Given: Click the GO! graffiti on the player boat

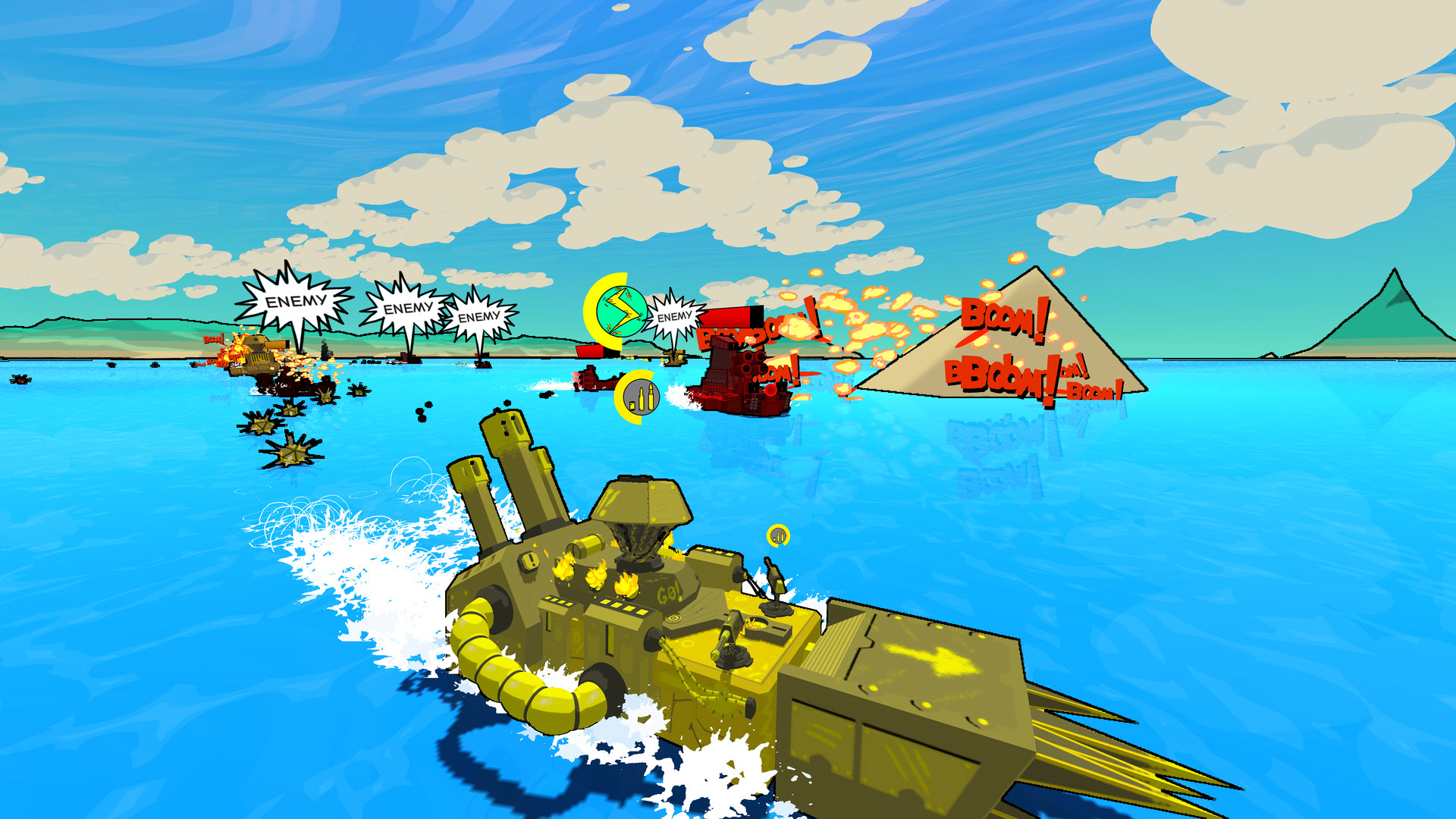Looking at the screenshot, I should click(x=669, y=593).
